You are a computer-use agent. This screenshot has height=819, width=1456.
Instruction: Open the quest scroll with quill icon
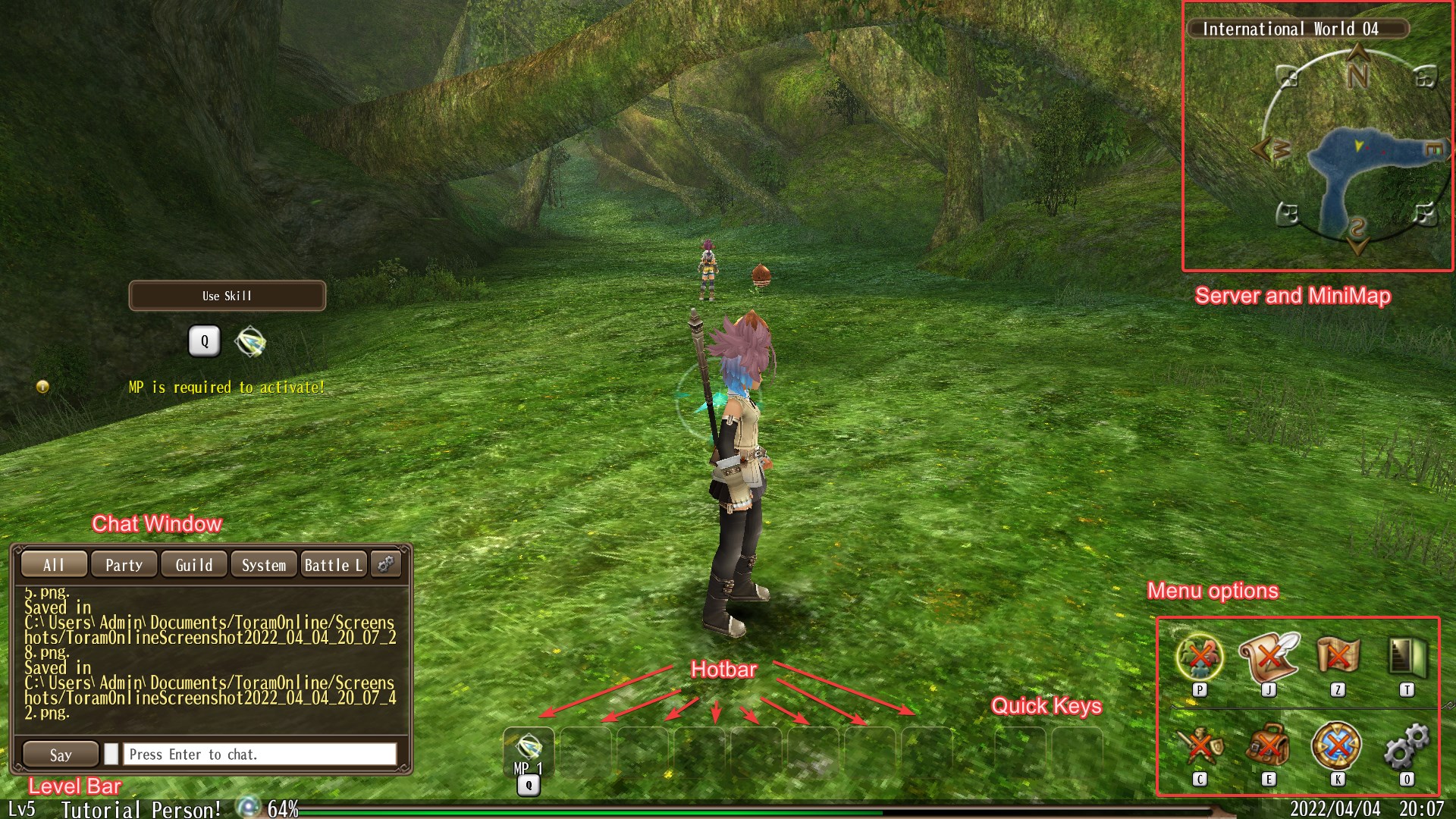coord(1268,657)
